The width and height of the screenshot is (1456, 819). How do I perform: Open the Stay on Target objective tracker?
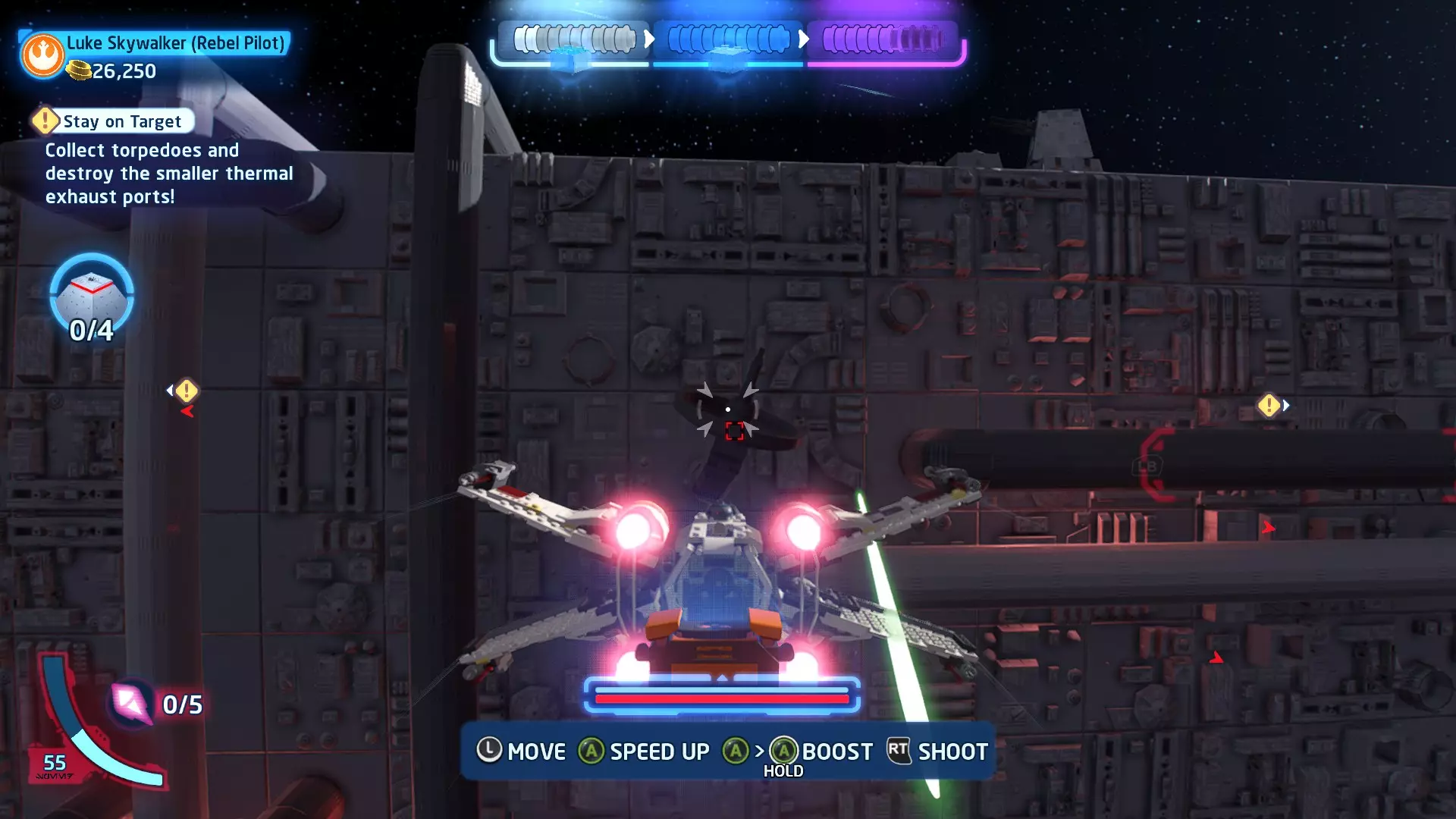(114, 121)
